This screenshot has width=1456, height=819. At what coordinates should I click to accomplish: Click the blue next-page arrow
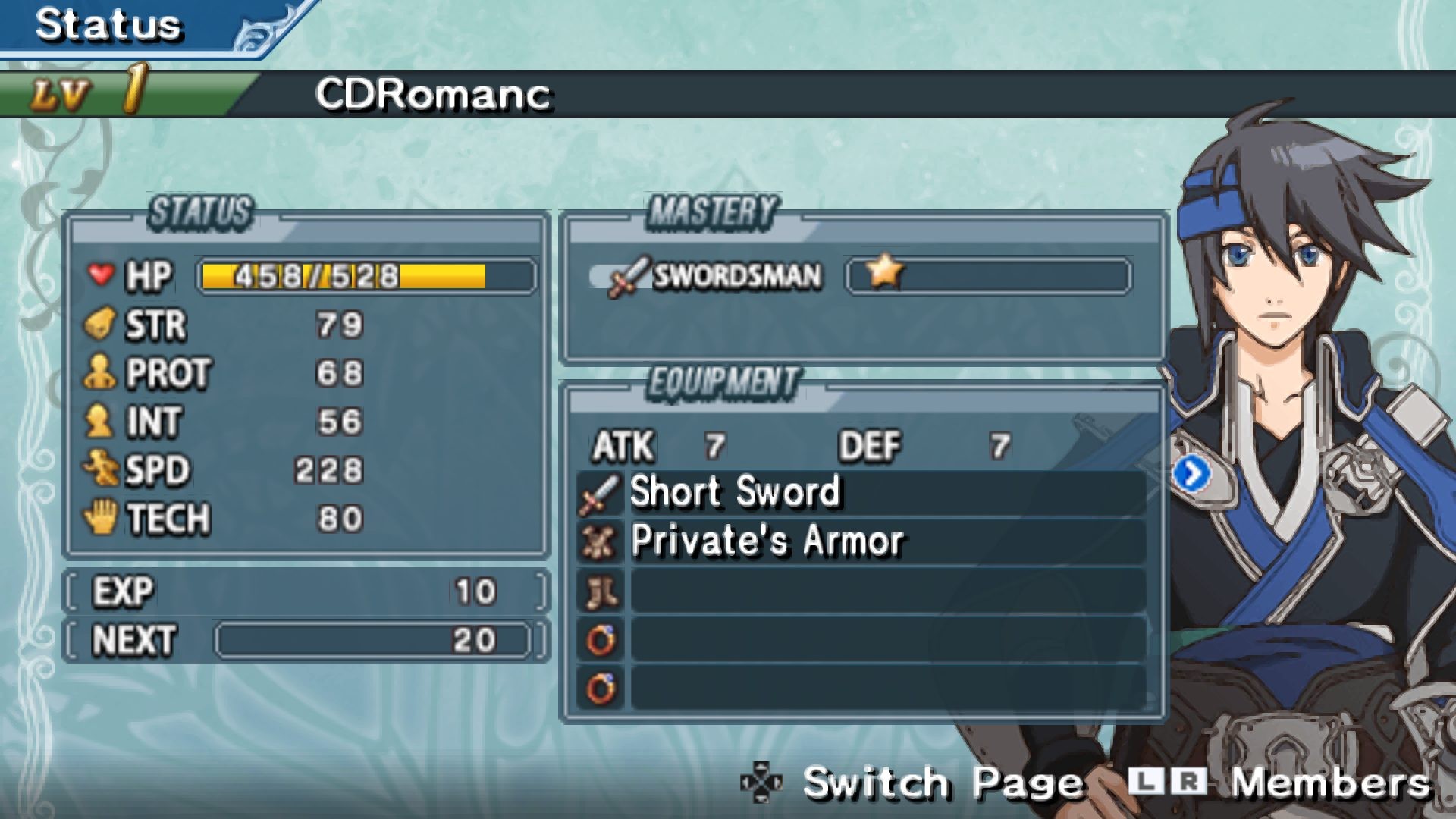click(1191, 475)
